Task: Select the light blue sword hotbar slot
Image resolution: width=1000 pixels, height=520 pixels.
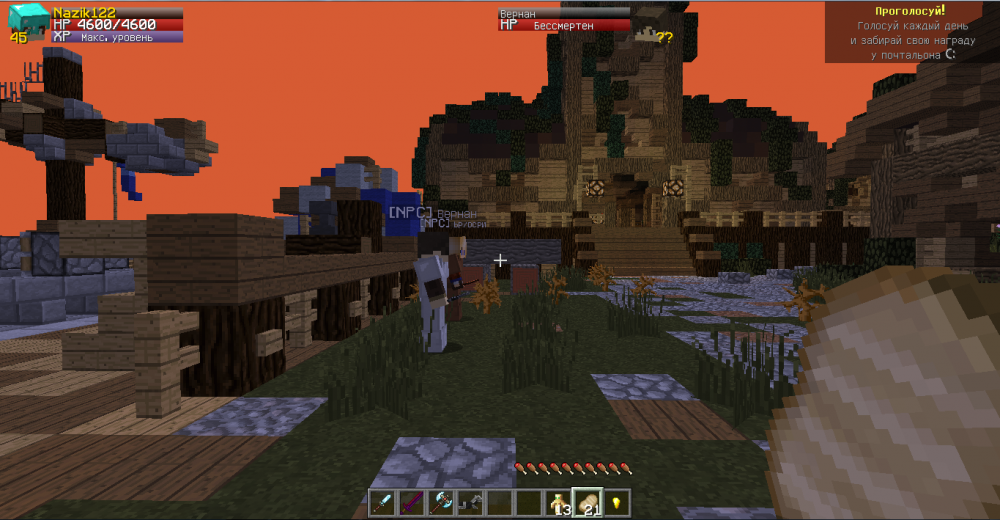Action: pos(383,502)
